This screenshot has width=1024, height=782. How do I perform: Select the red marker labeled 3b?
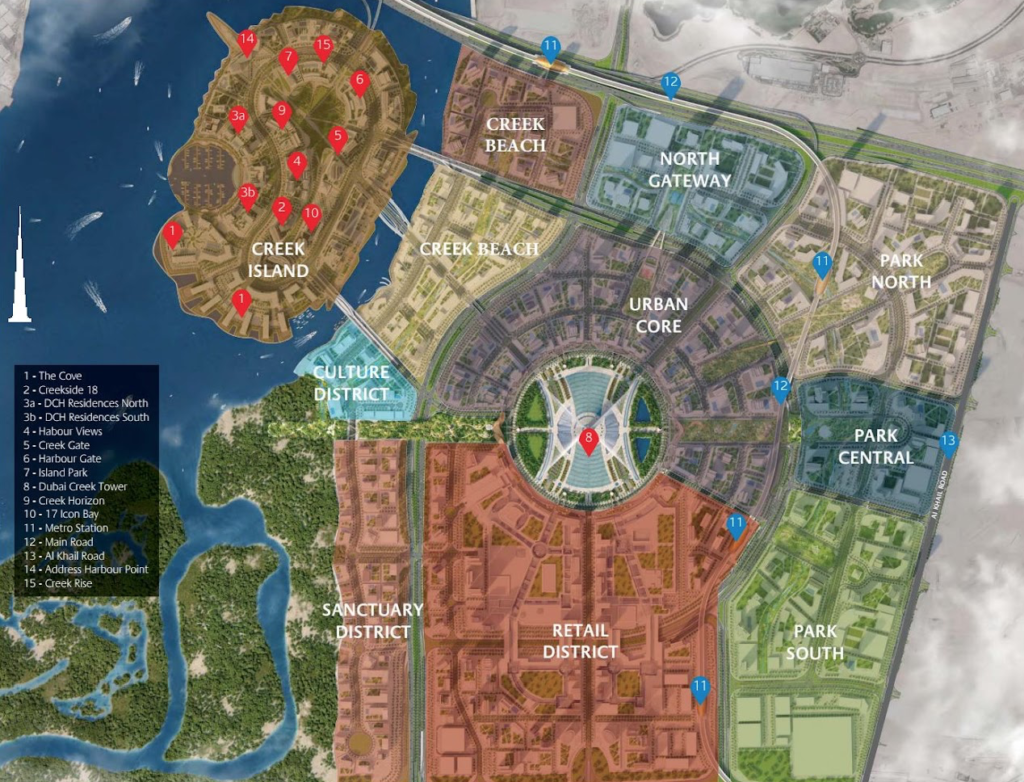coord(248,194)
